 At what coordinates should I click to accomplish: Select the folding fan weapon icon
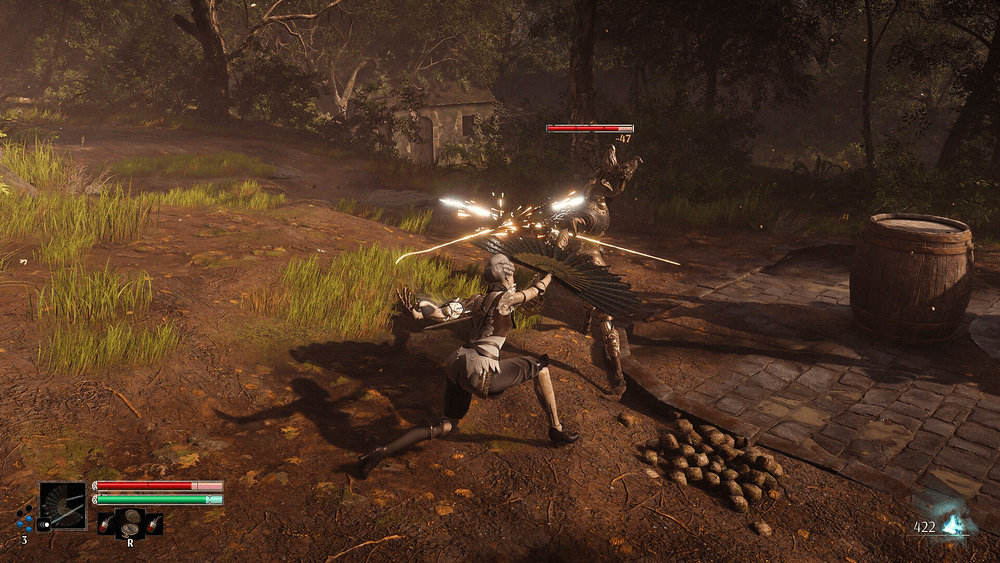click(63, 505)
